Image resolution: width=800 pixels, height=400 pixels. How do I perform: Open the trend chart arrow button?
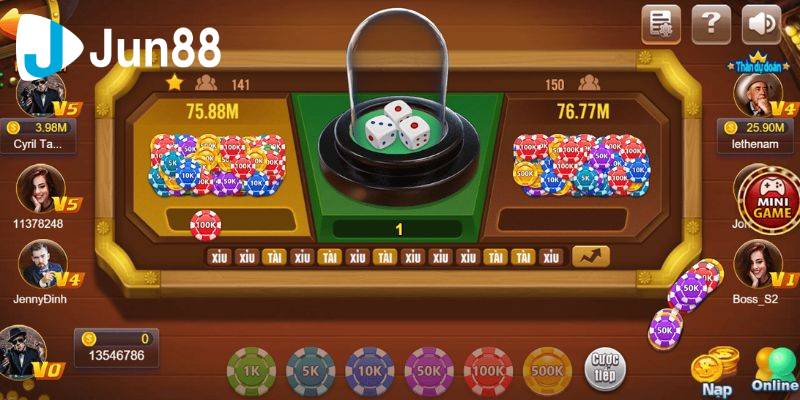point(591,256)
